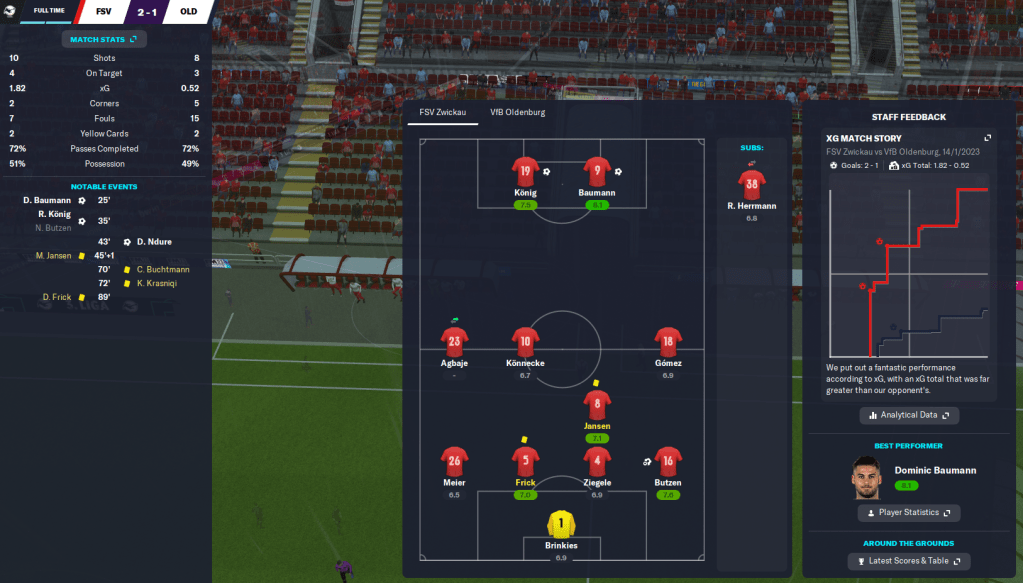Click Frick's number 5 shirt
The height and width of the screenshot is (583, 1023).
tap(525, 461)
